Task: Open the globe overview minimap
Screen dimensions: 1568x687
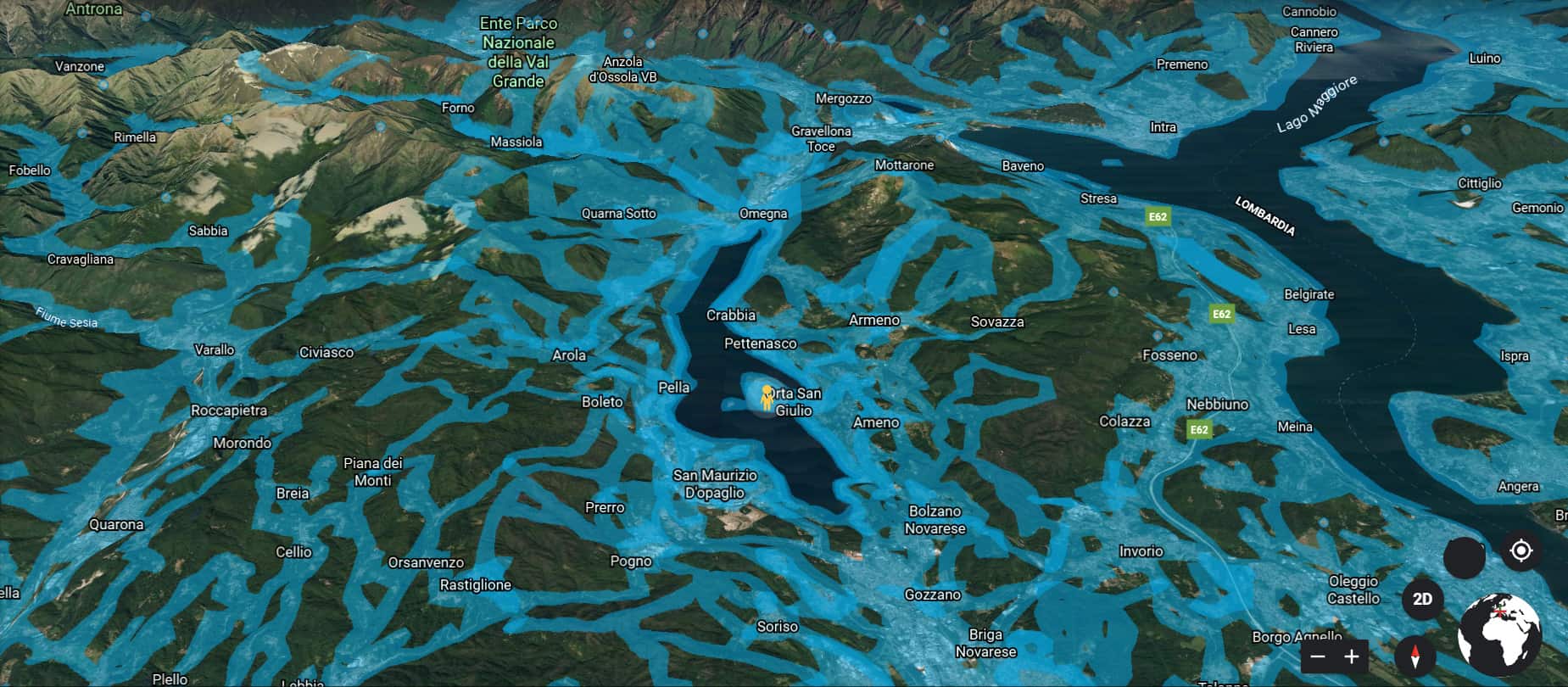Action: (x=1499, y=634)
